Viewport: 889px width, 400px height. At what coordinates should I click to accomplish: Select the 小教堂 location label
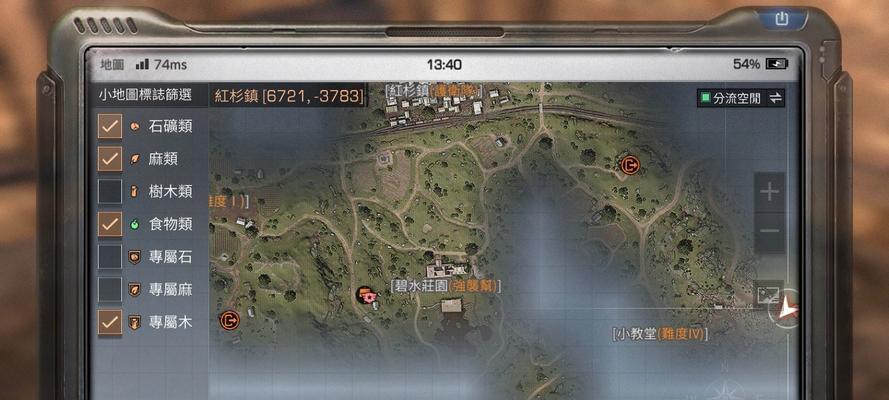tap(660, 334)
